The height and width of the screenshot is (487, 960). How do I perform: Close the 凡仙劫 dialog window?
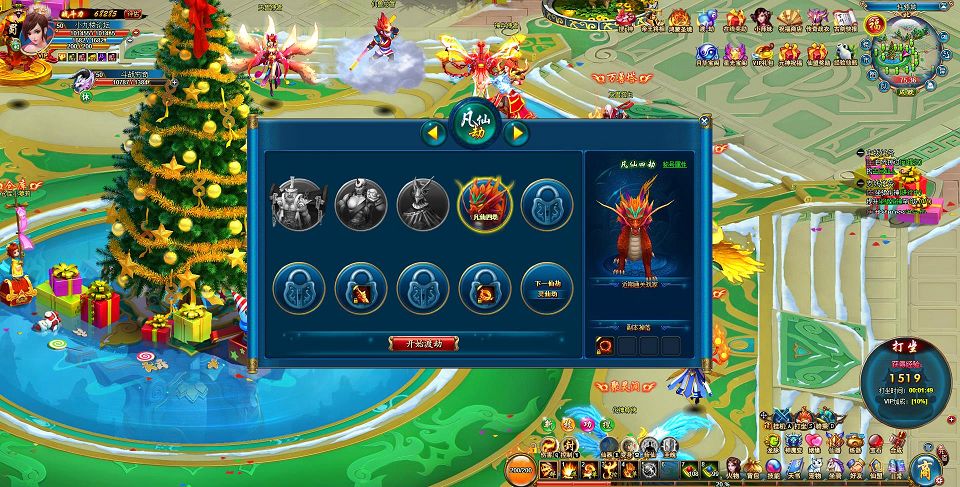point(704,121)
